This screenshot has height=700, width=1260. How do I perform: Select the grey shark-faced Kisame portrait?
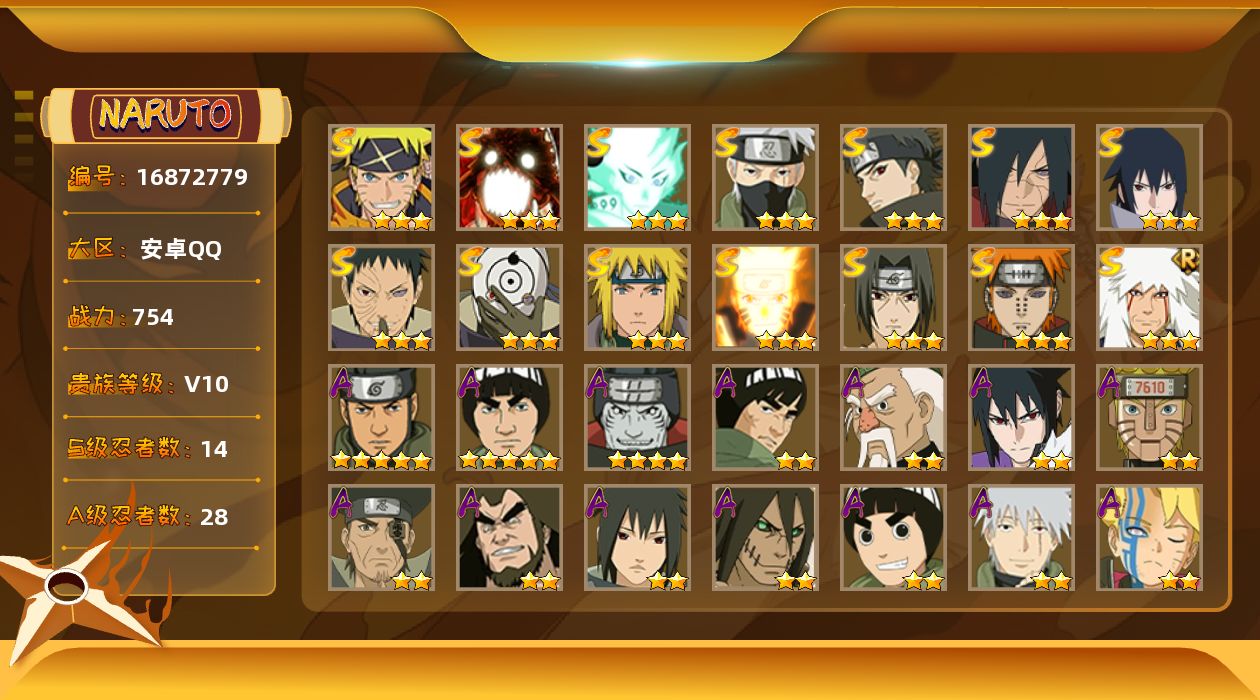pos(637,417)
